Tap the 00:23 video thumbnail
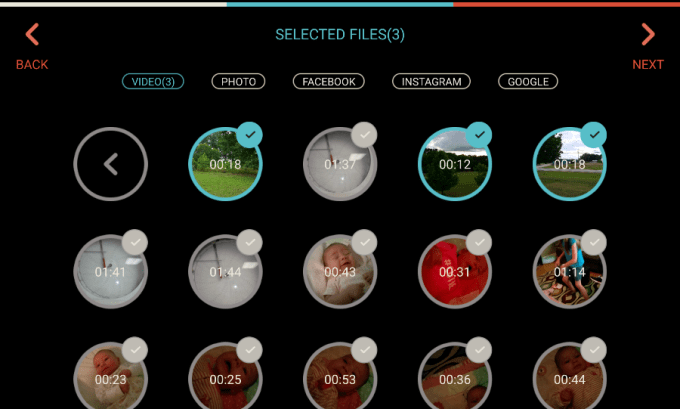Viewport: 680px width, 409px height. tap(111, 378)
